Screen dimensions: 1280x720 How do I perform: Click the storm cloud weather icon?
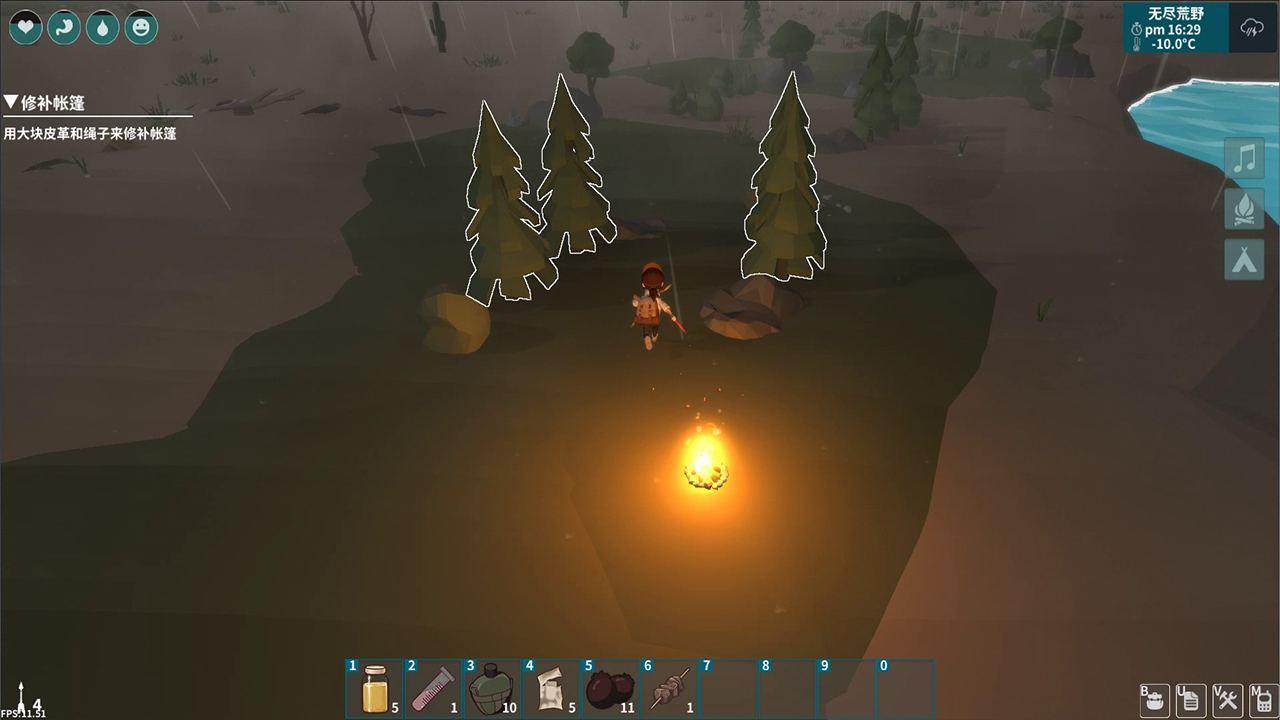(1252, 28)
